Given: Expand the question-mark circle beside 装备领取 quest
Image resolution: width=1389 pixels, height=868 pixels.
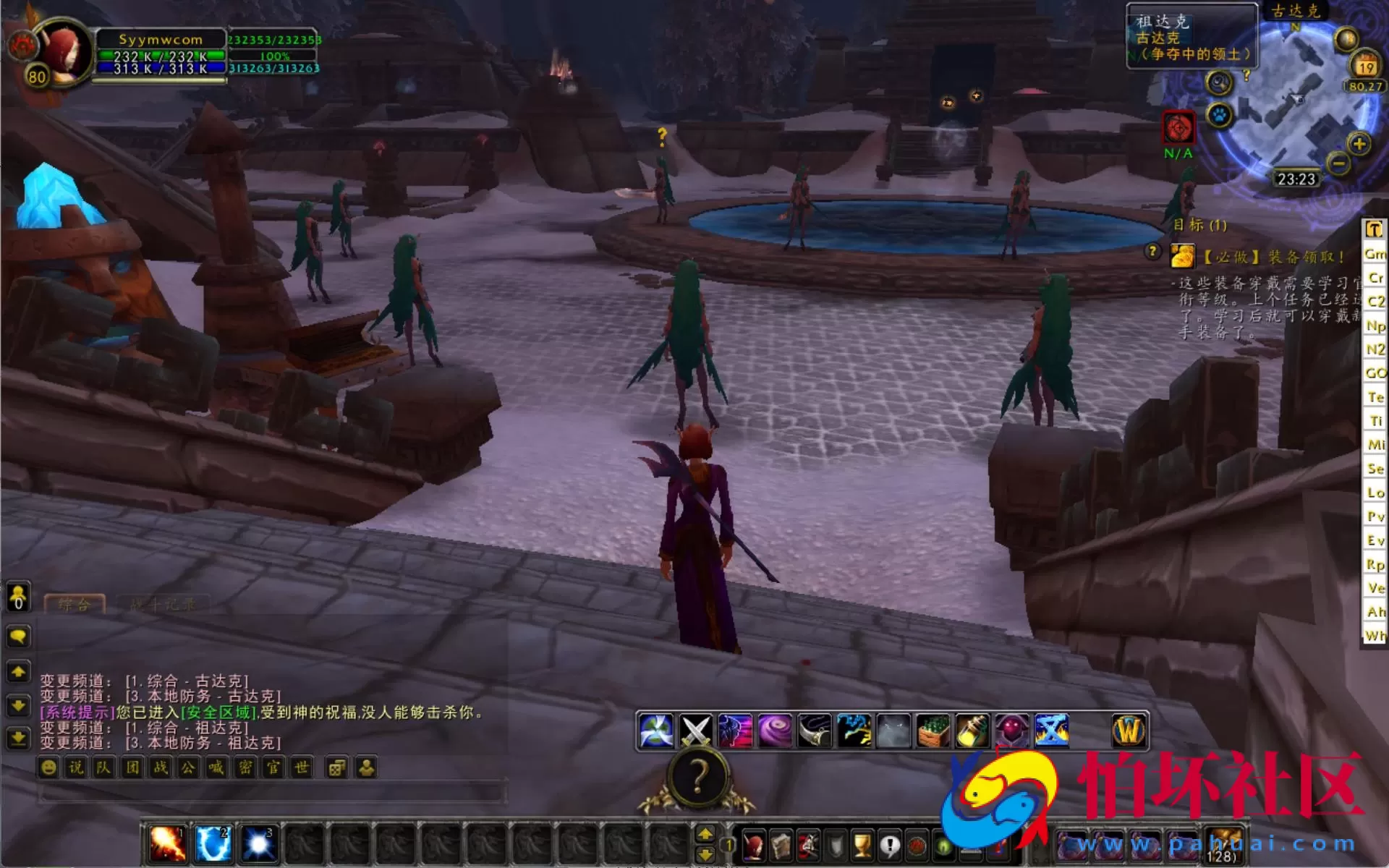Looking at the screenshot, I should coord(1152,251).
